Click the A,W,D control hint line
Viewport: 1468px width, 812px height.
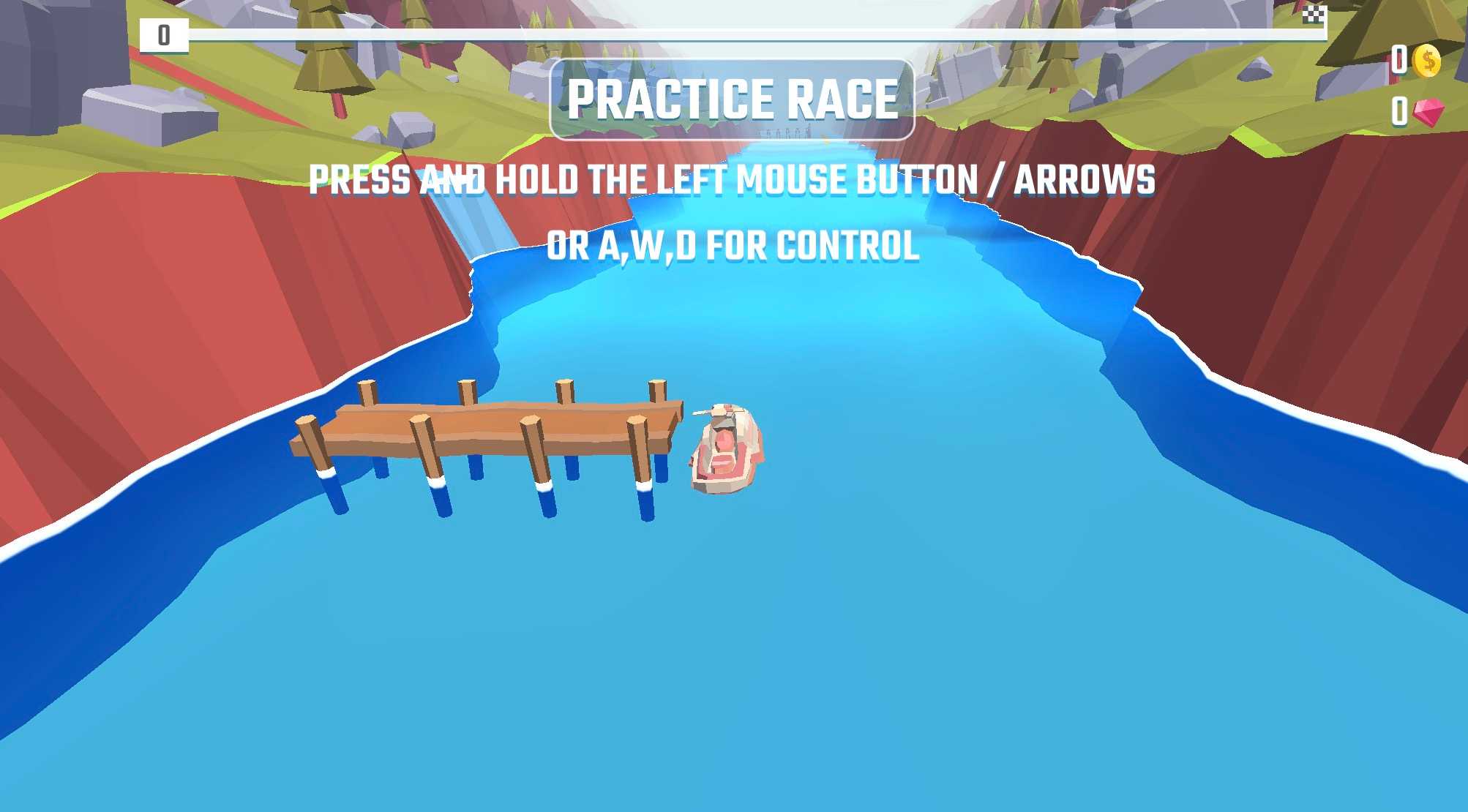(x=732, y=247)
